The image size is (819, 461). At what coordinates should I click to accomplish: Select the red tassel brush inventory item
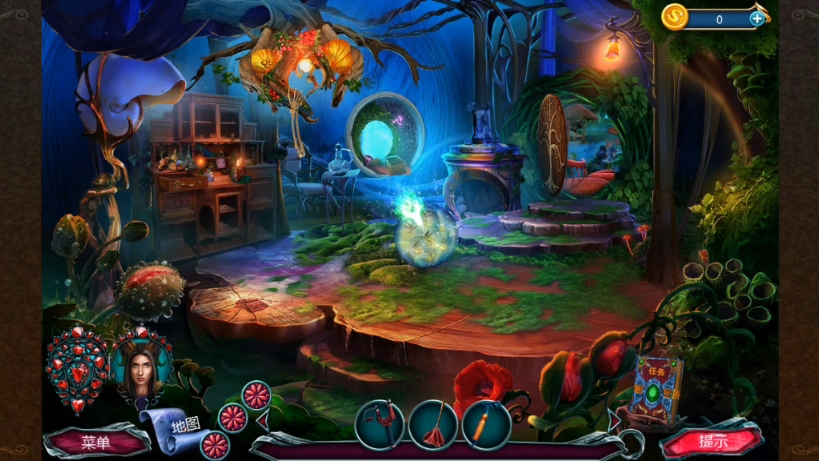pos(433,424)
